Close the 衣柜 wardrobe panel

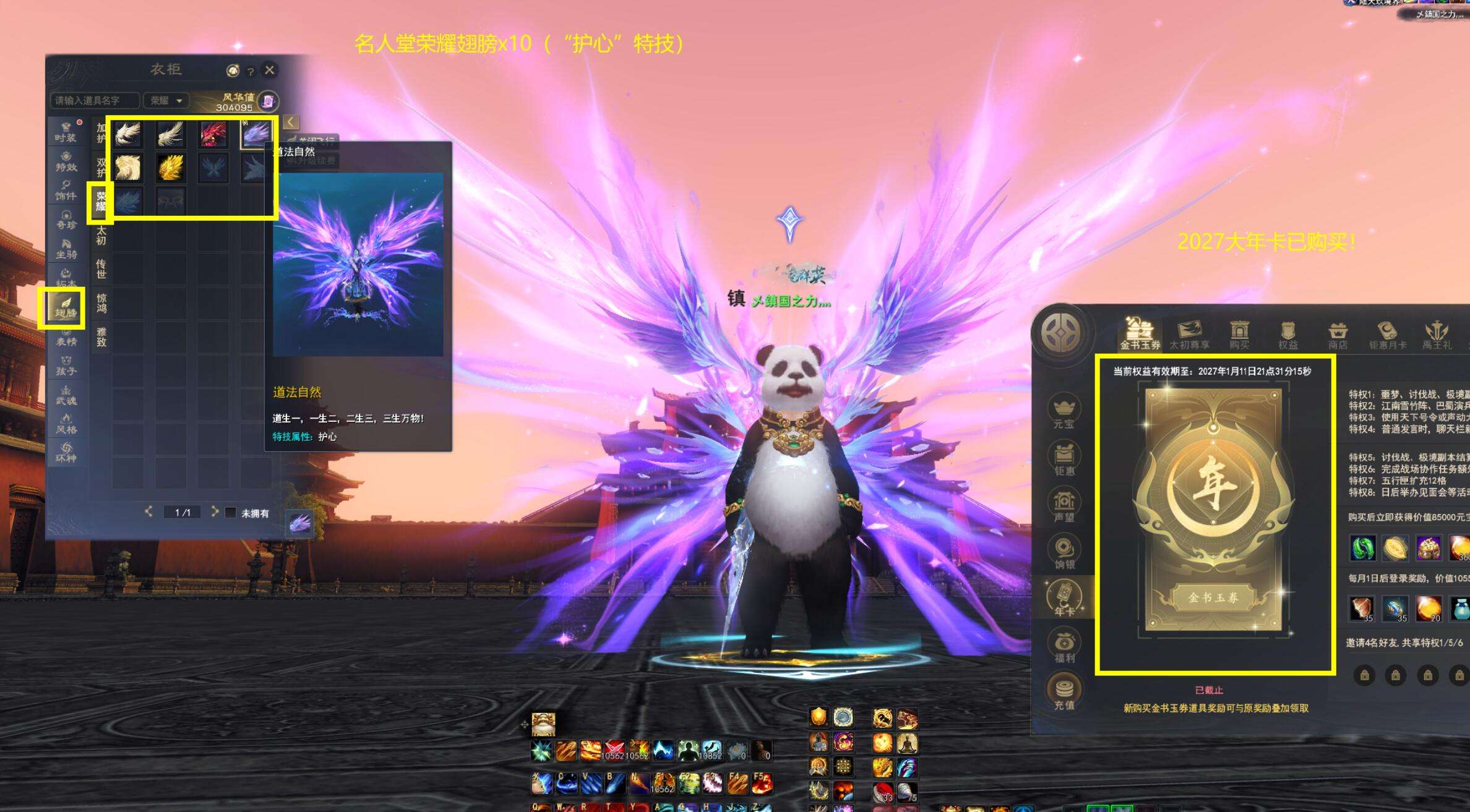tap(269, 70)
